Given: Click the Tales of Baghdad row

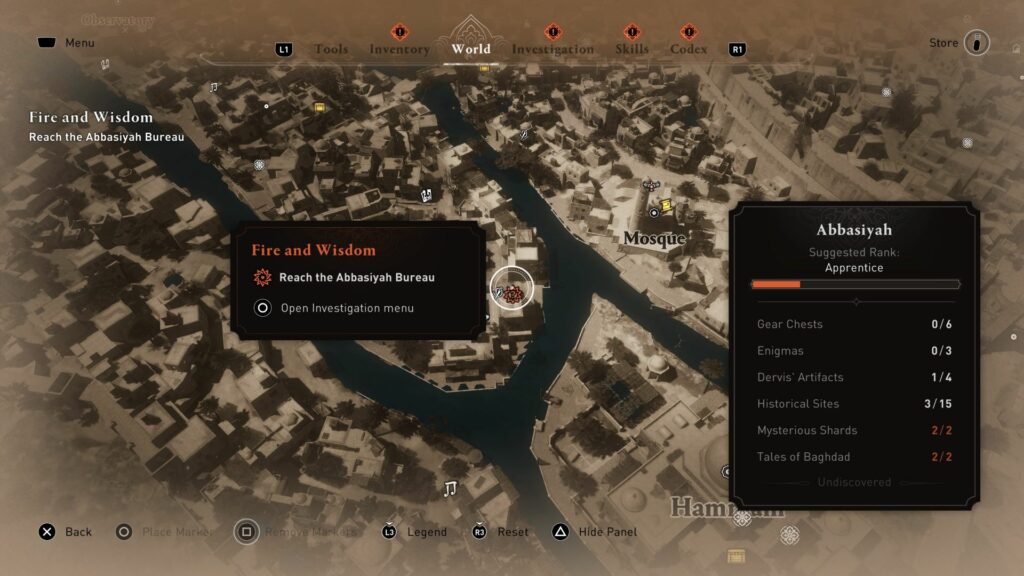Looking at the screenshot, I should click(855, 457).
